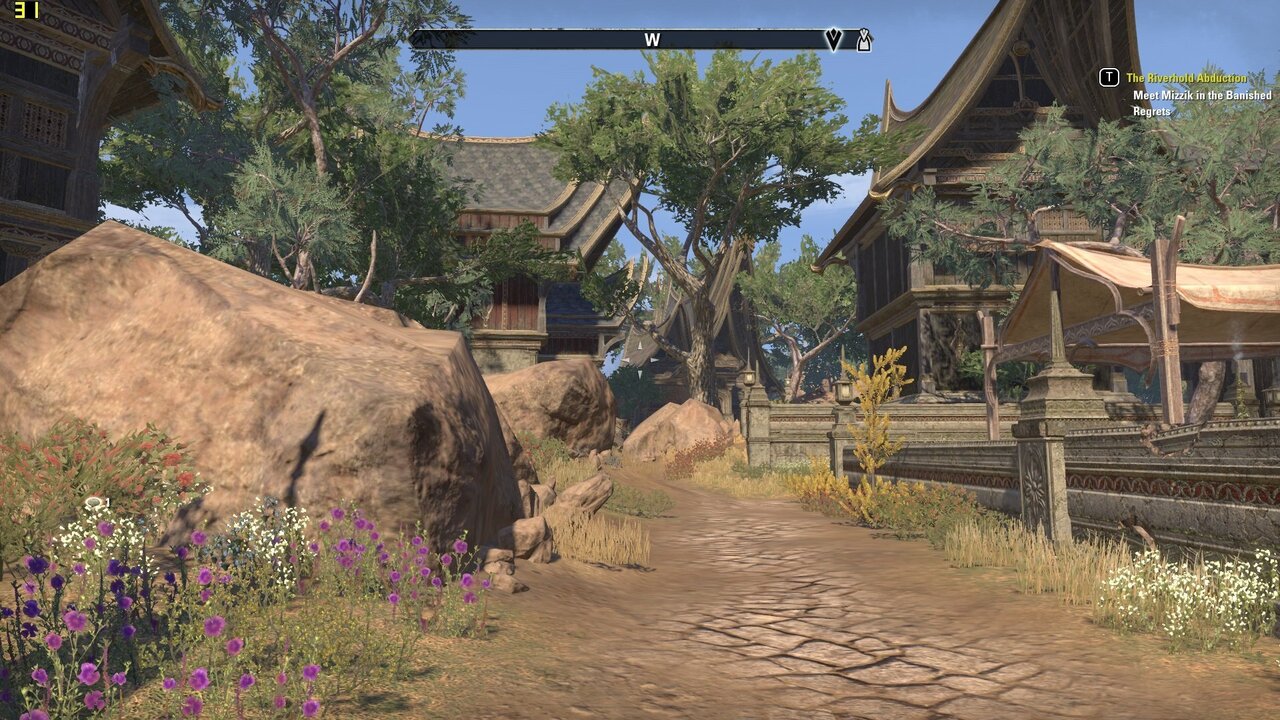The height and width of the screenshot is (720, 1280).
Task: Select the Meet Mizzik objective text
Action: 1202,103
